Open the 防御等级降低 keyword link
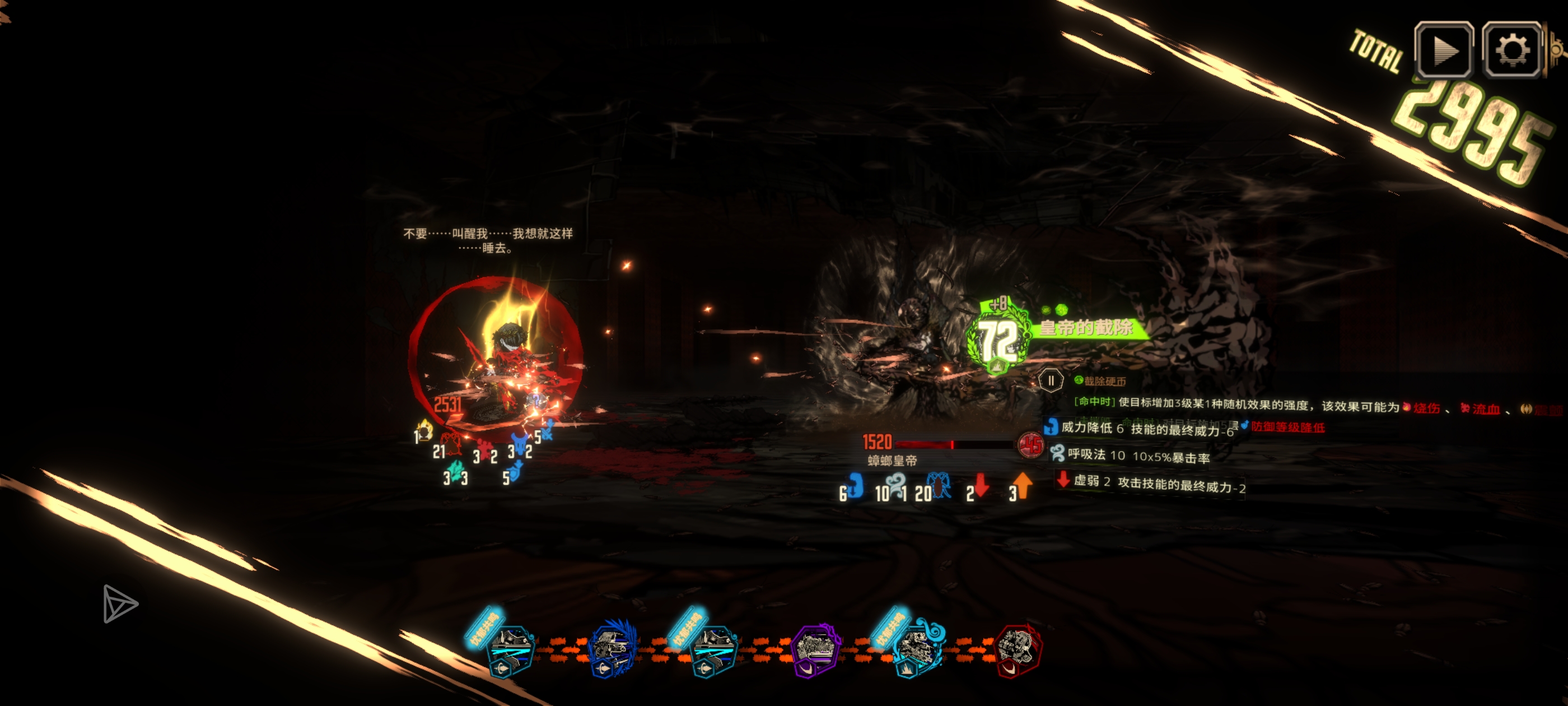Image resolution: width=1568 pixels, height=706 pixels. tap(1287, 427)
